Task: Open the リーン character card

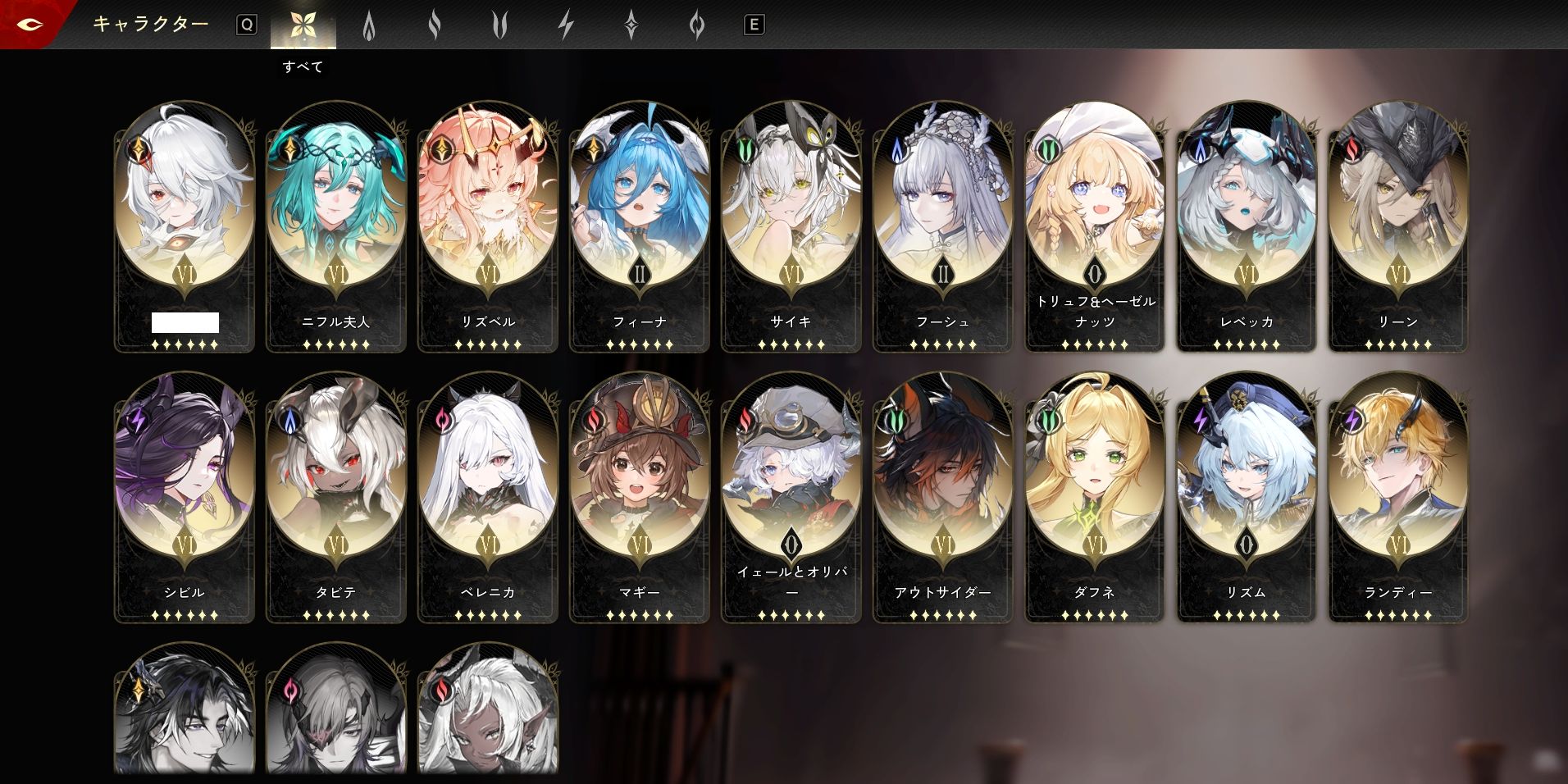Action: point(1398,226)
